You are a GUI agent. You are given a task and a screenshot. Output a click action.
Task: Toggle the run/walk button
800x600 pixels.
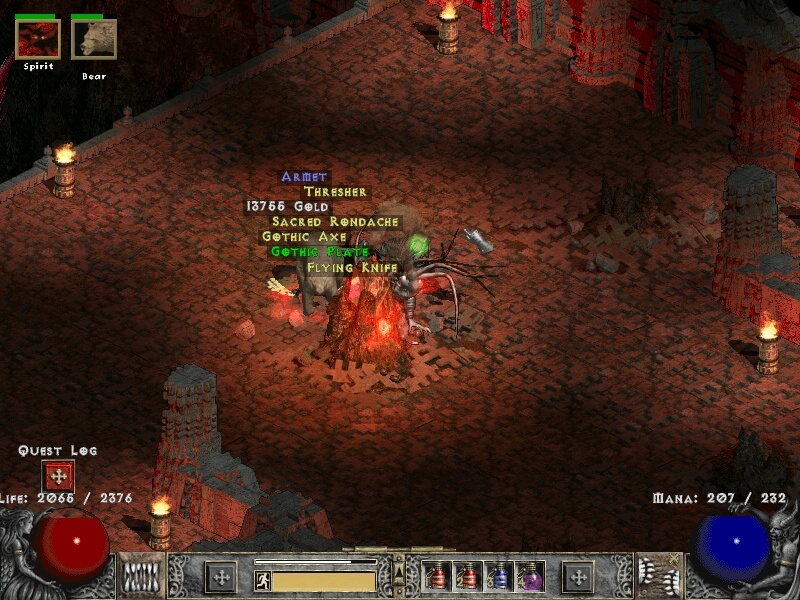coord(263,580)
